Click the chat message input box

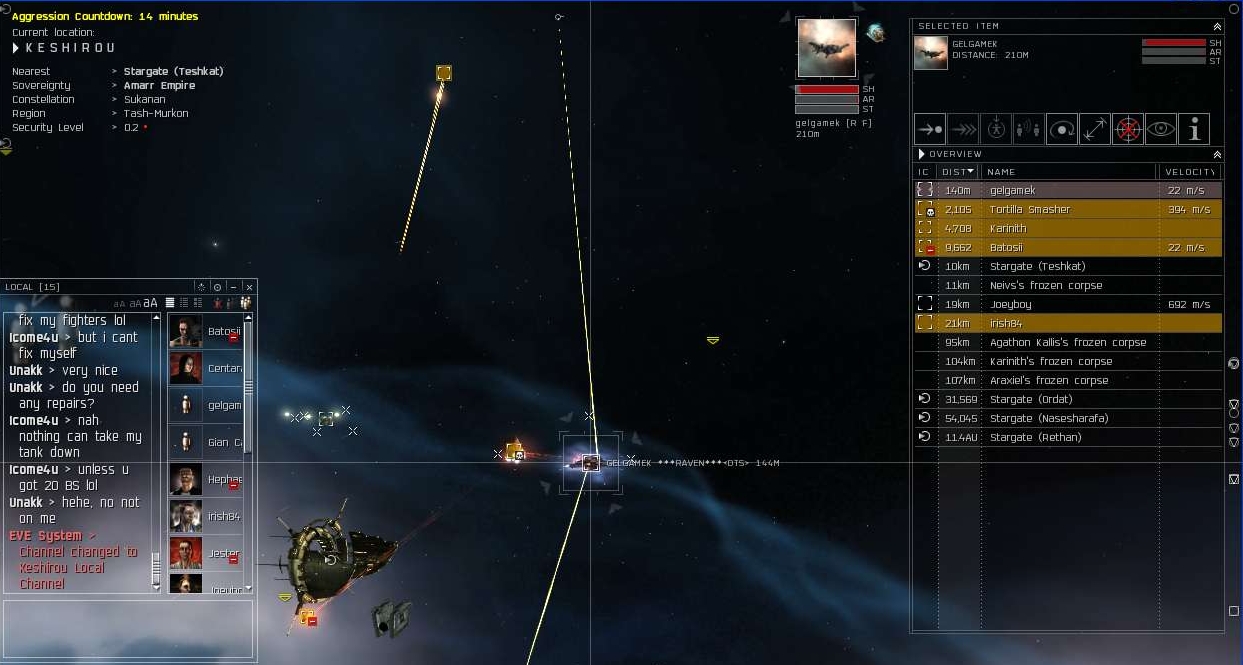[128, 627]
